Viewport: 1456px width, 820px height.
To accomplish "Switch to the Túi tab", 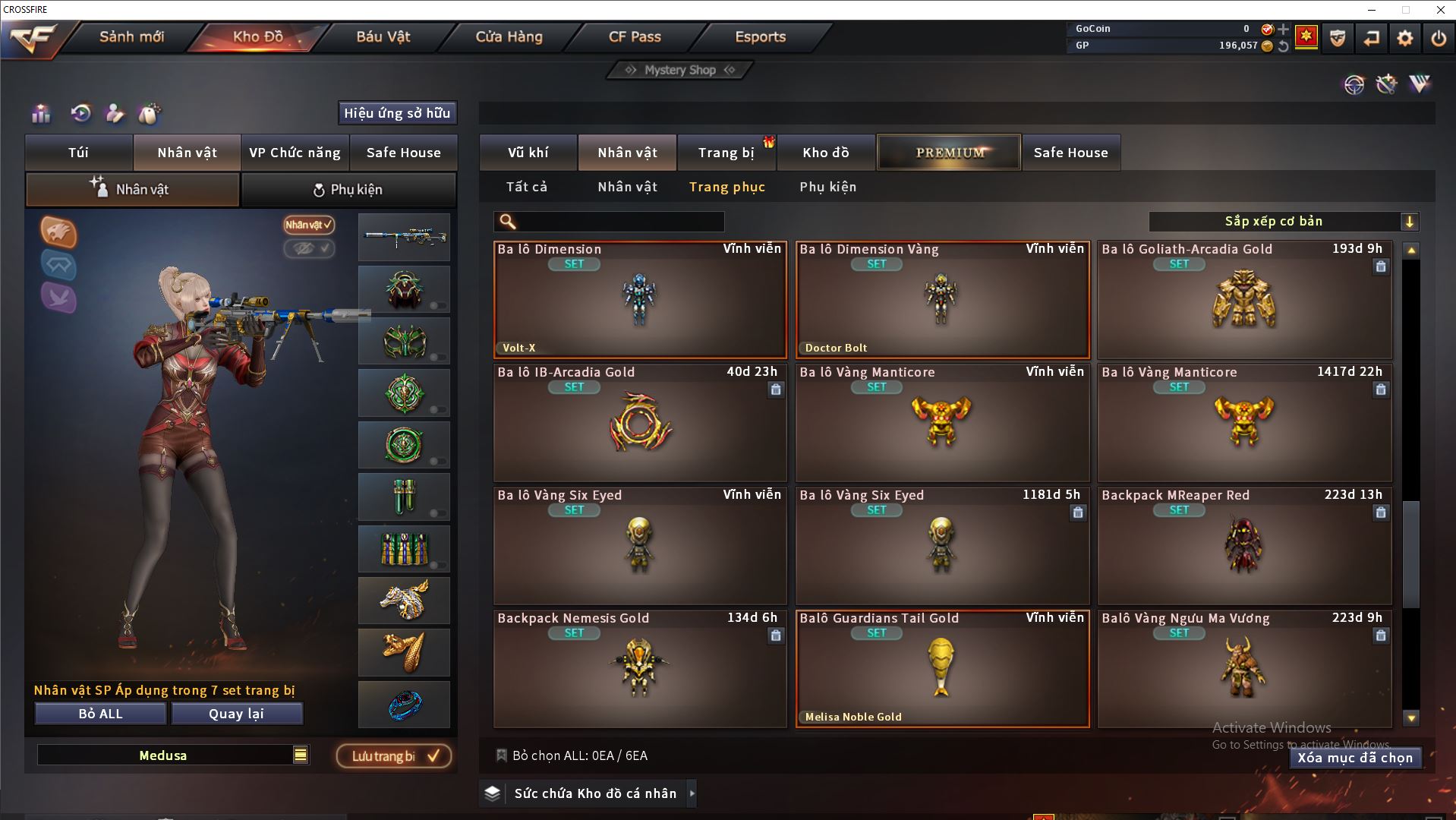I will (79, 153).
